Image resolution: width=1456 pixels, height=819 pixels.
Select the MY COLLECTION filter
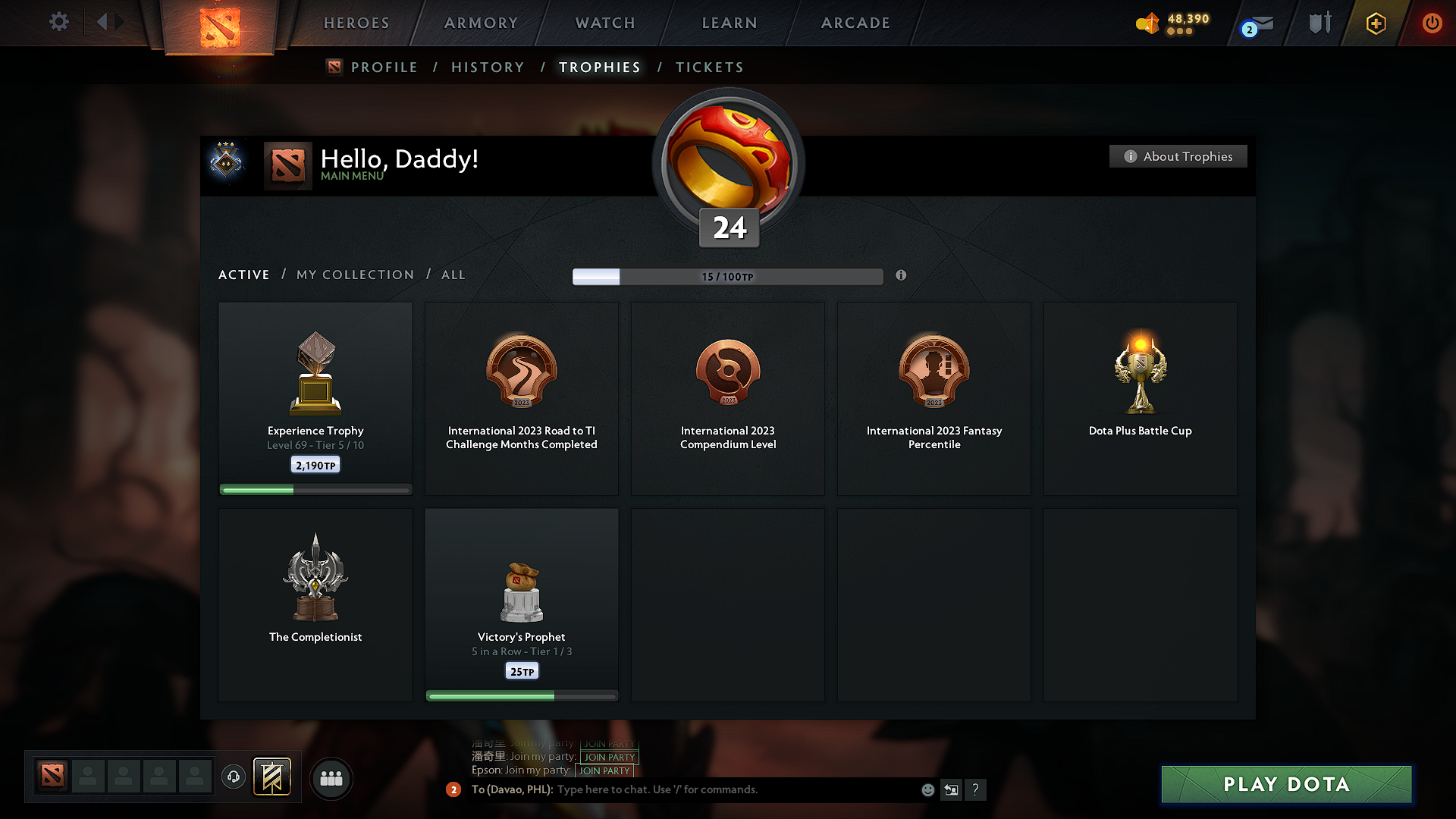click(354, 275)
